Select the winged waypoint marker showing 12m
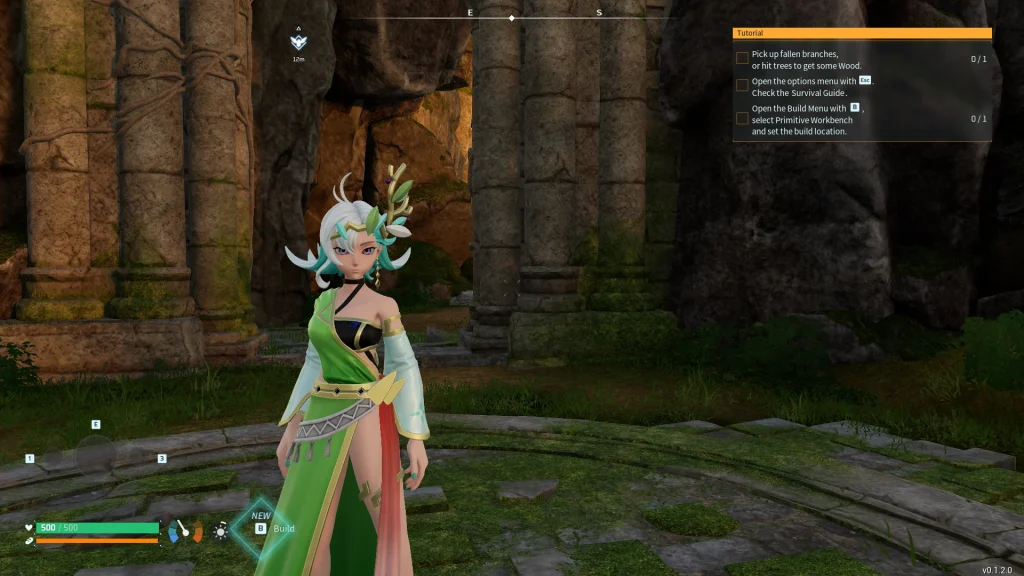This screenshot has width=1024, height=576. coord(298,43)
